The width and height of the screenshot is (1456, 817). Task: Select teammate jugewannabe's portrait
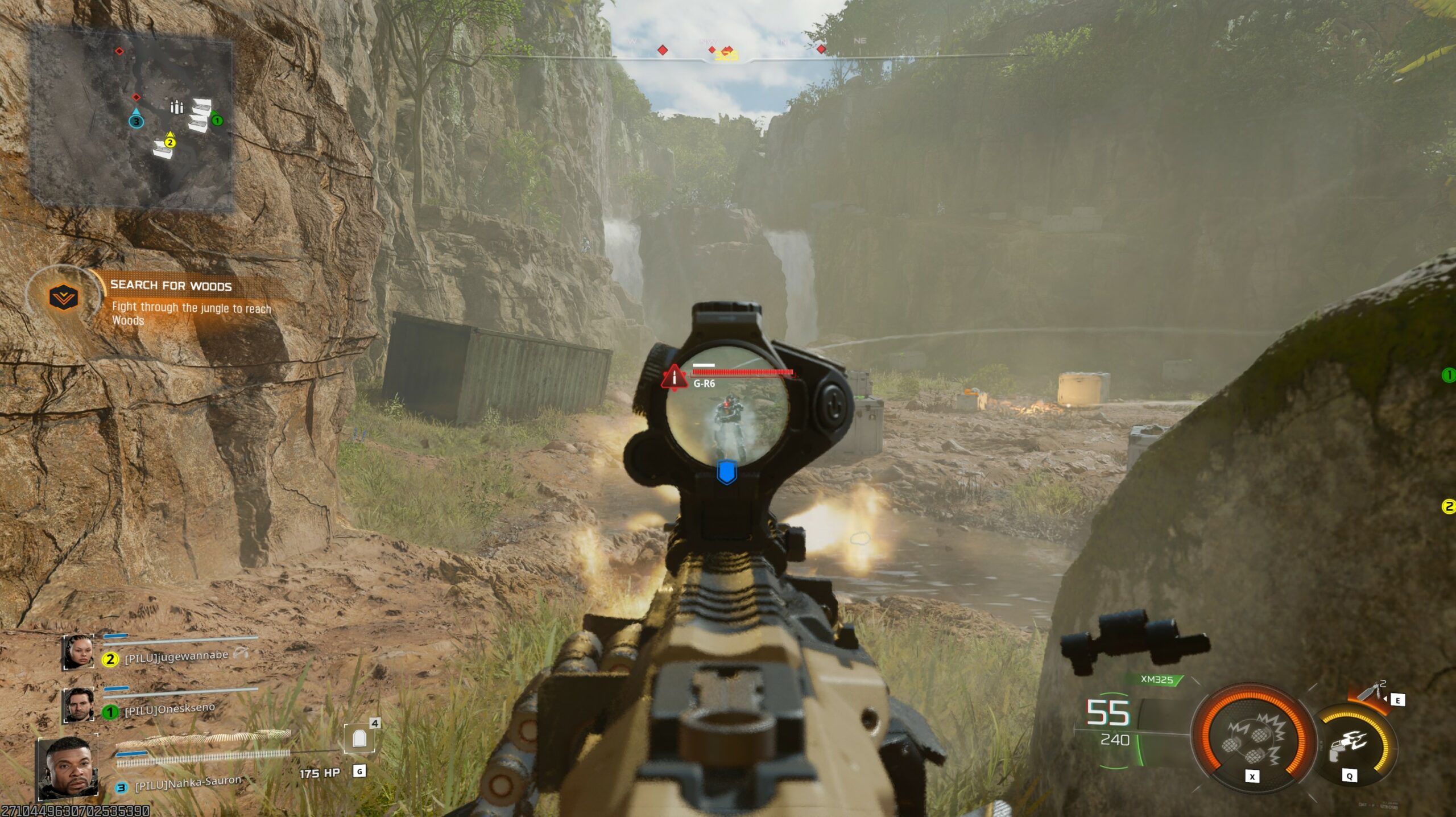pyautogui.click(x=78, y=653)
